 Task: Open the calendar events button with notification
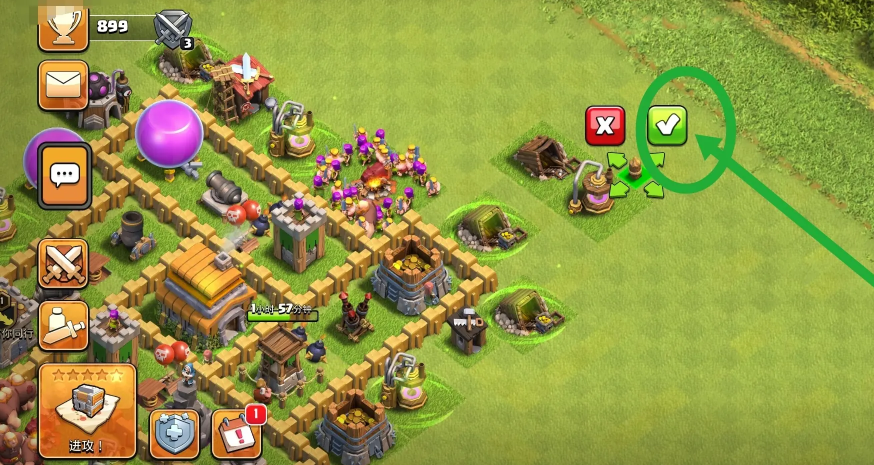237,434
